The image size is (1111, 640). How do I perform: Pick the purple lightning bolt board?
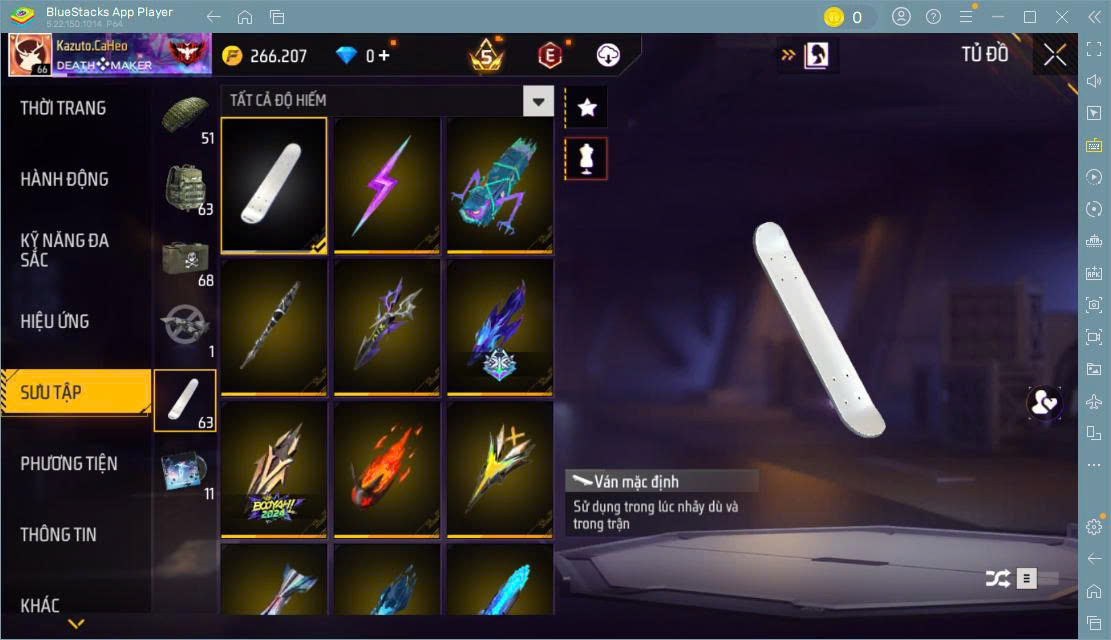coord(387,183)
